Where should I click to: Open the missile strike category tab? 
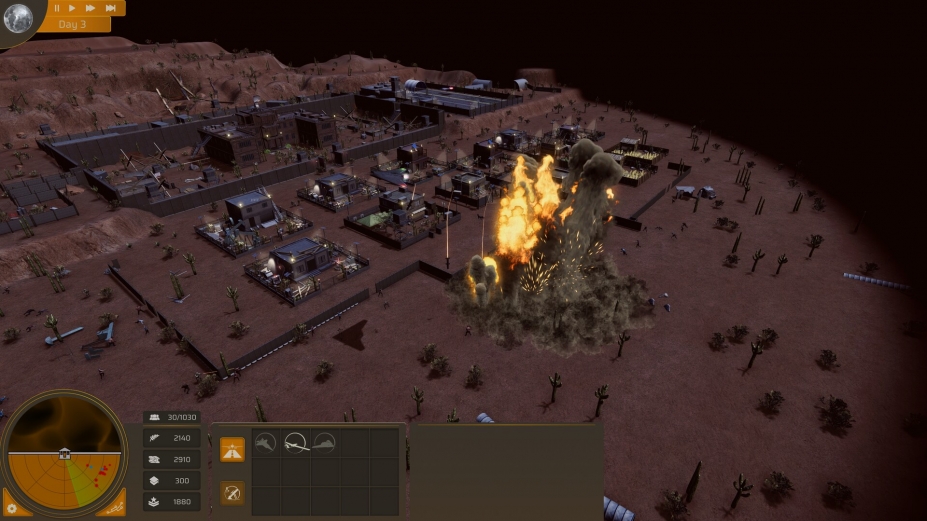coord(232,492)
